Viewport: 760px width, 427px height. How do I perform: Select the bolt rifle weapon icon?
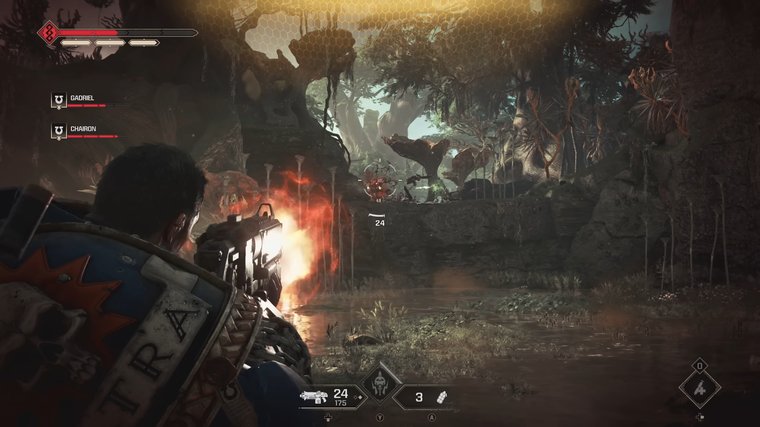pyautogui.click(x=314, y=397)
